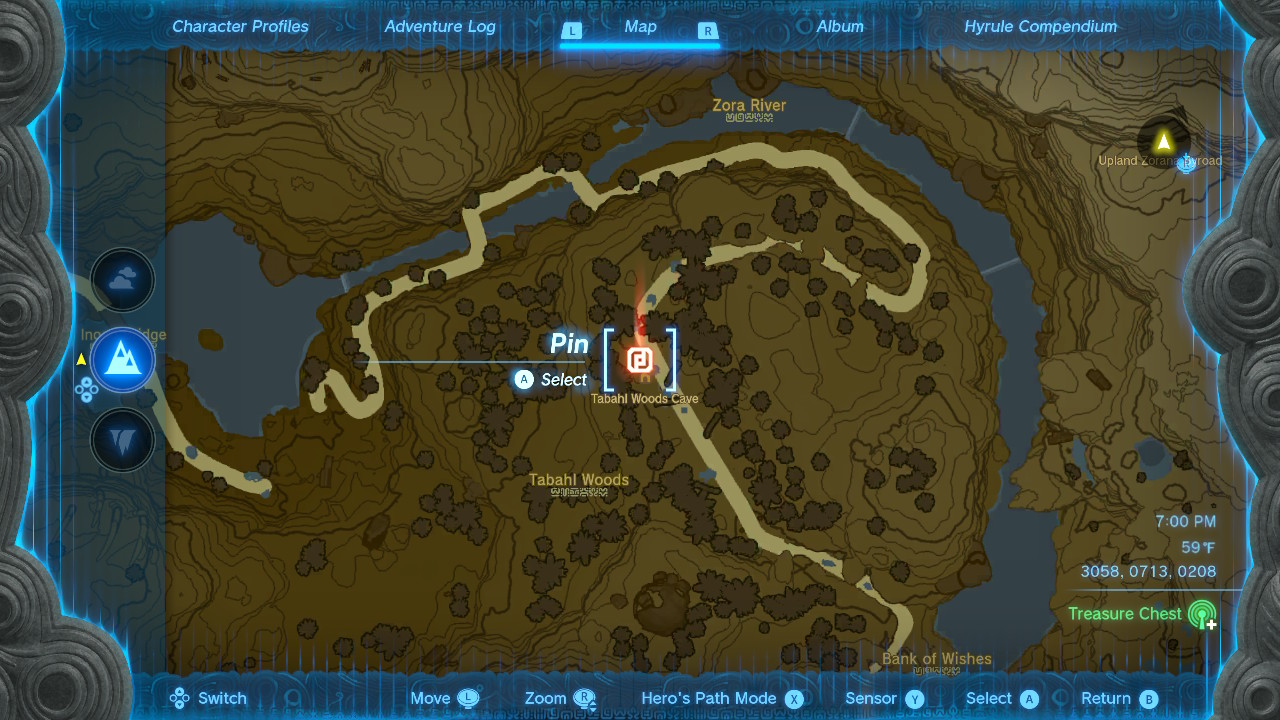Go to the Album tab
This screenshot has width=1280, height=720.
840,27
